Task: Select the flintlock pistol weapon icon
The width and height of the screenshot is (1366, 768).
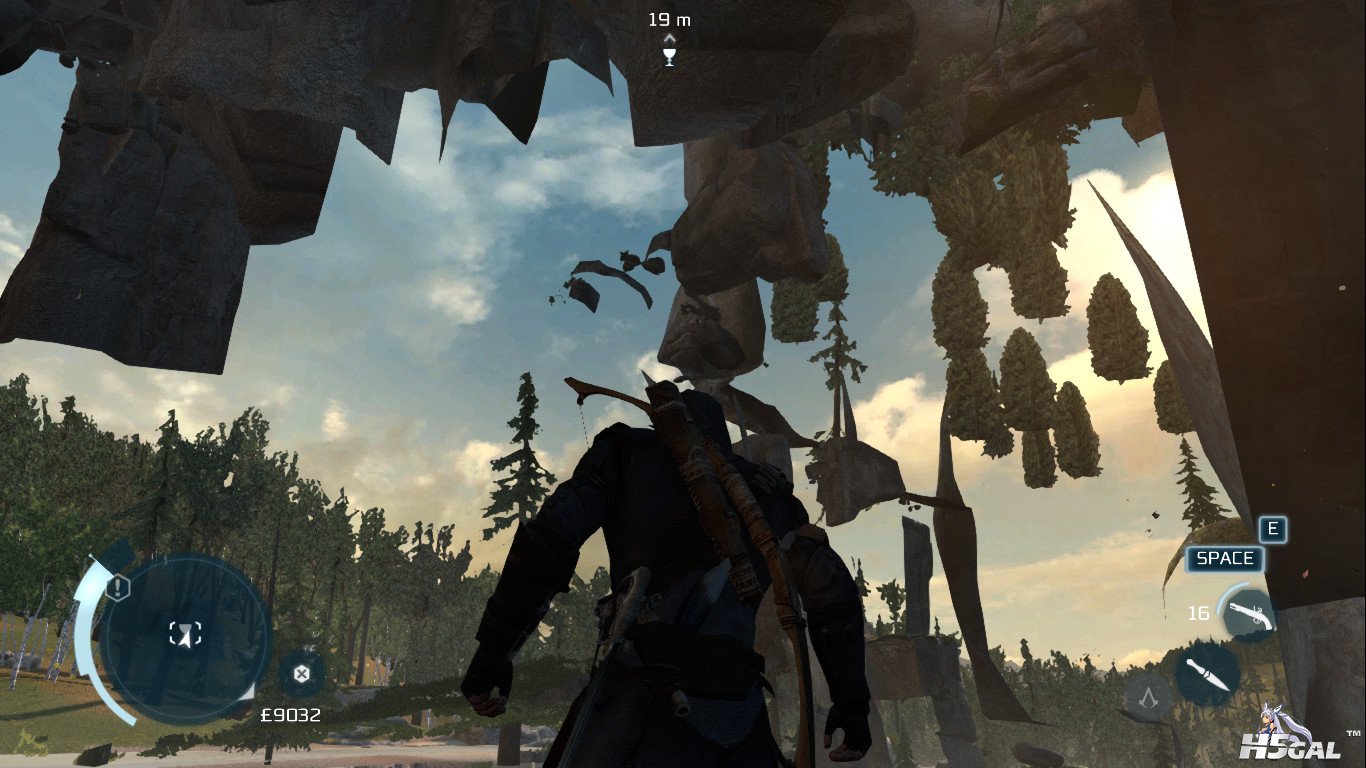Action: 1246,612
